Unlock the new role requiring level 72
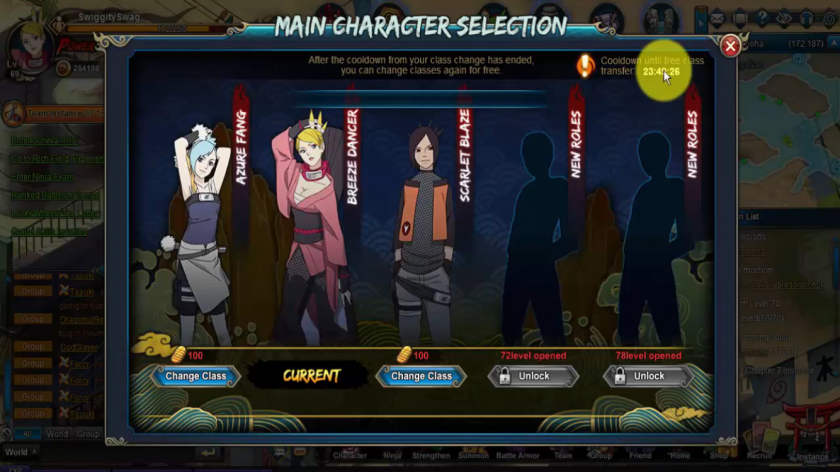Image resolution: width=840 pixels, height=472 pixels. coord(533,376)
